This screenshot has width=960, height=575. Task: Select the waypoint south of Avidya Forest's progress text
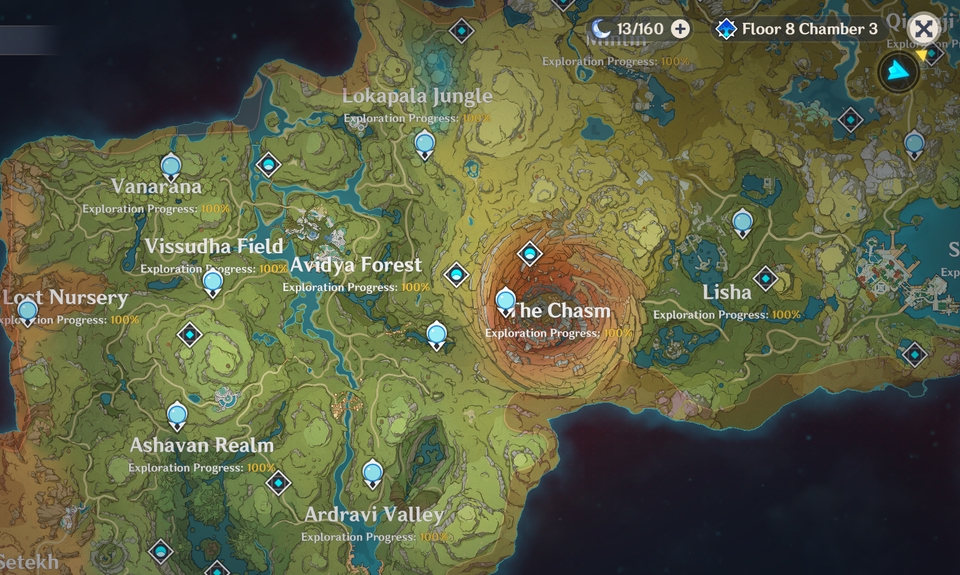click(436, 335)
